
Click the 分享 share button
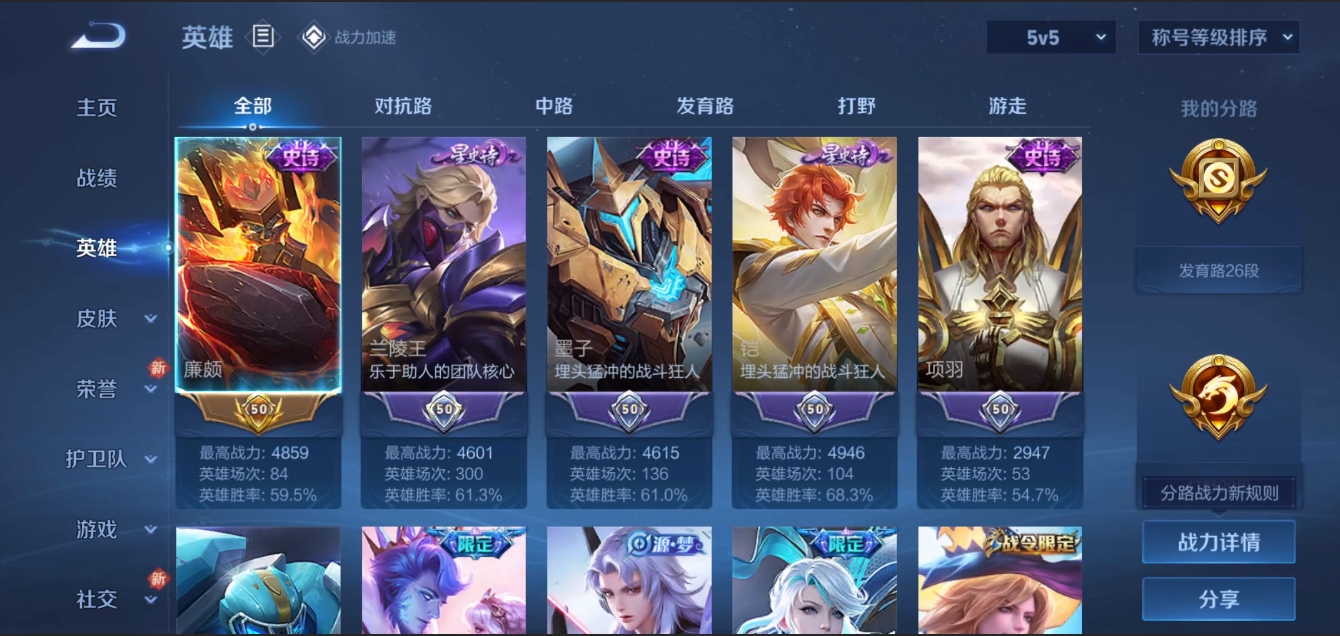[1218, 599]
